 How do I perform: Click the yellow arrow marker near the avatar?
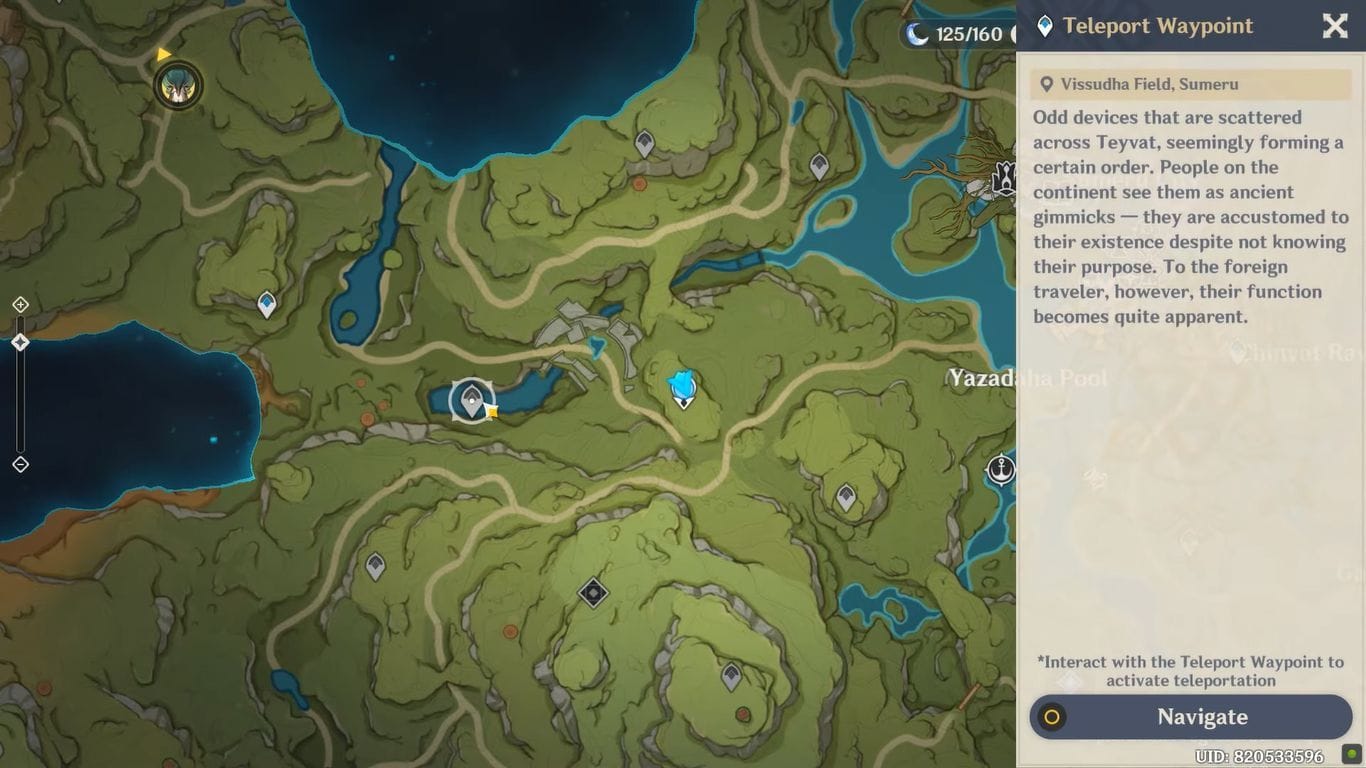click(163, 54)
